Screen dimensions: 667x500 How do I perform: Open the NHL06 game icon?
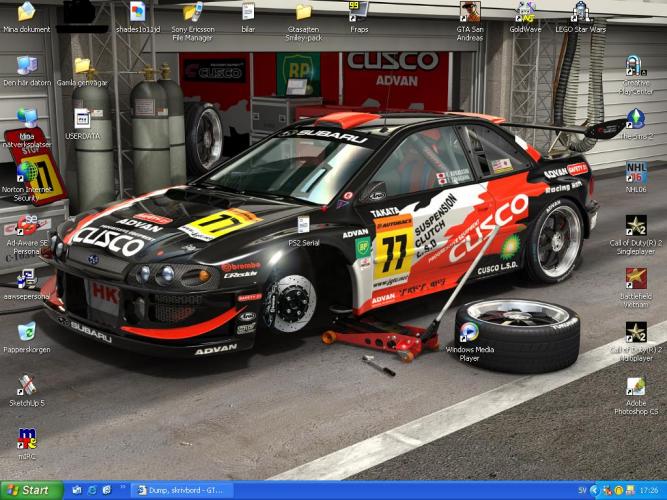coord(636,172)
